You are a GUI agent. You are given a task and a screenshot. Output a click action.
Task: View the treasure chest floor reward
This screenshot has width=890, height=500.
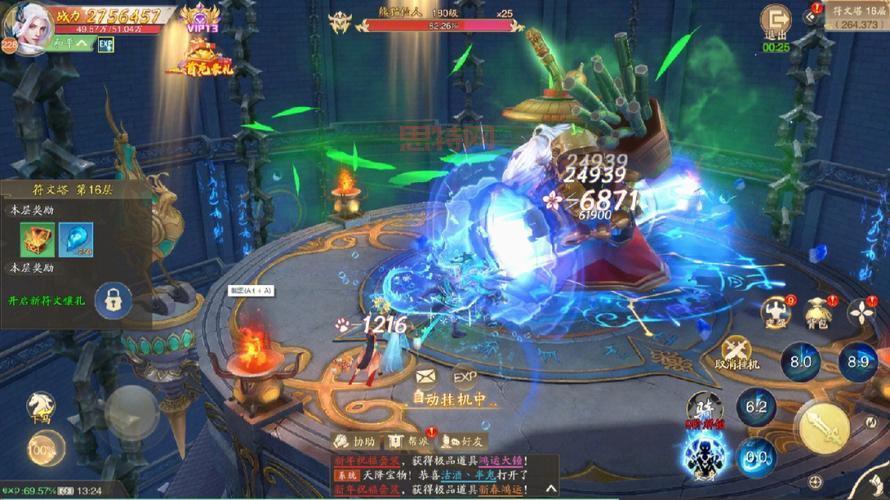pos(35,240)
